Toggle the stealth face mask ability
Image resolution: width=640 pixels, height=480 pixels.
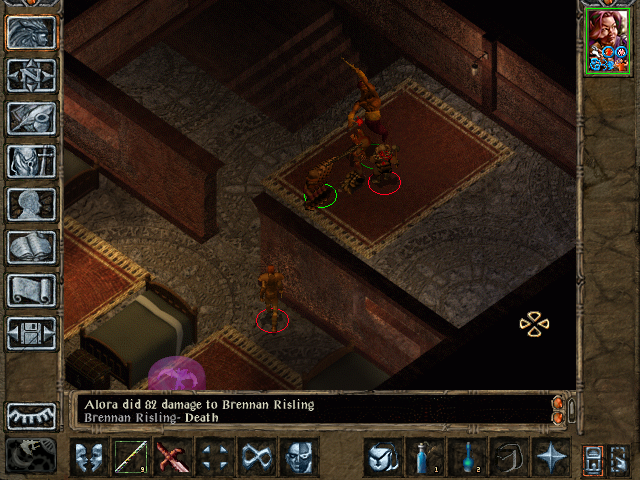pos(298,459)
